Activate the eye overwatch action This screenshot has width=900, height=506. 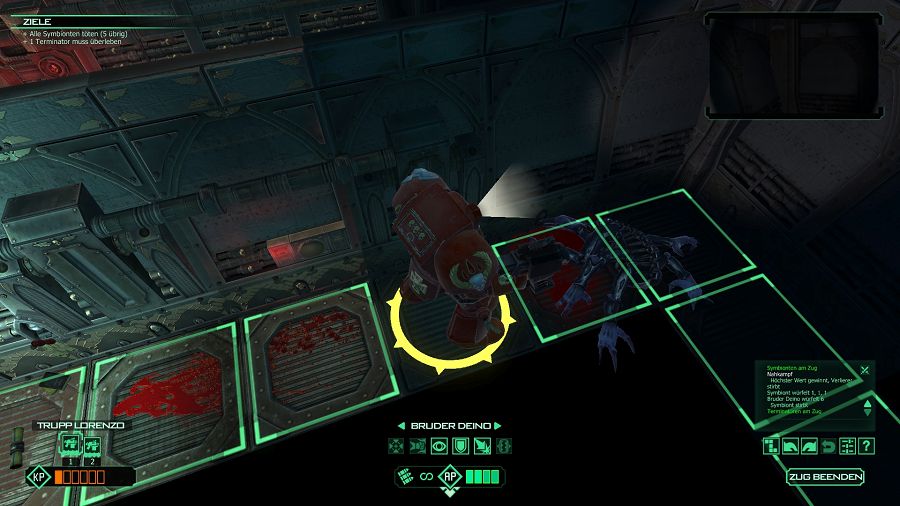coord(439,446)
